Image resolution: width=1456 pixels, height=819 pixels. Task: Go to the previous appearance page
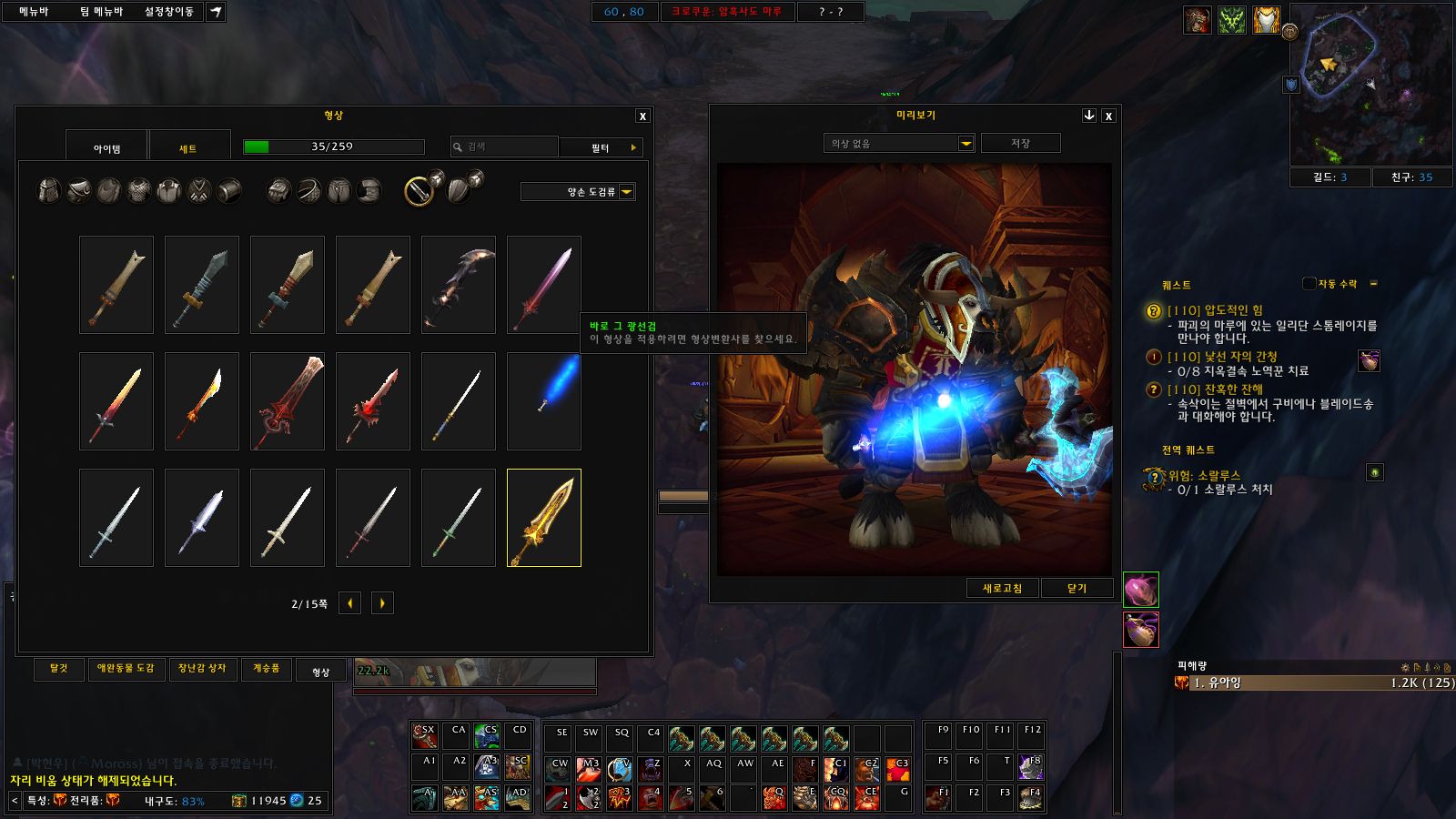tap(349, 603)
